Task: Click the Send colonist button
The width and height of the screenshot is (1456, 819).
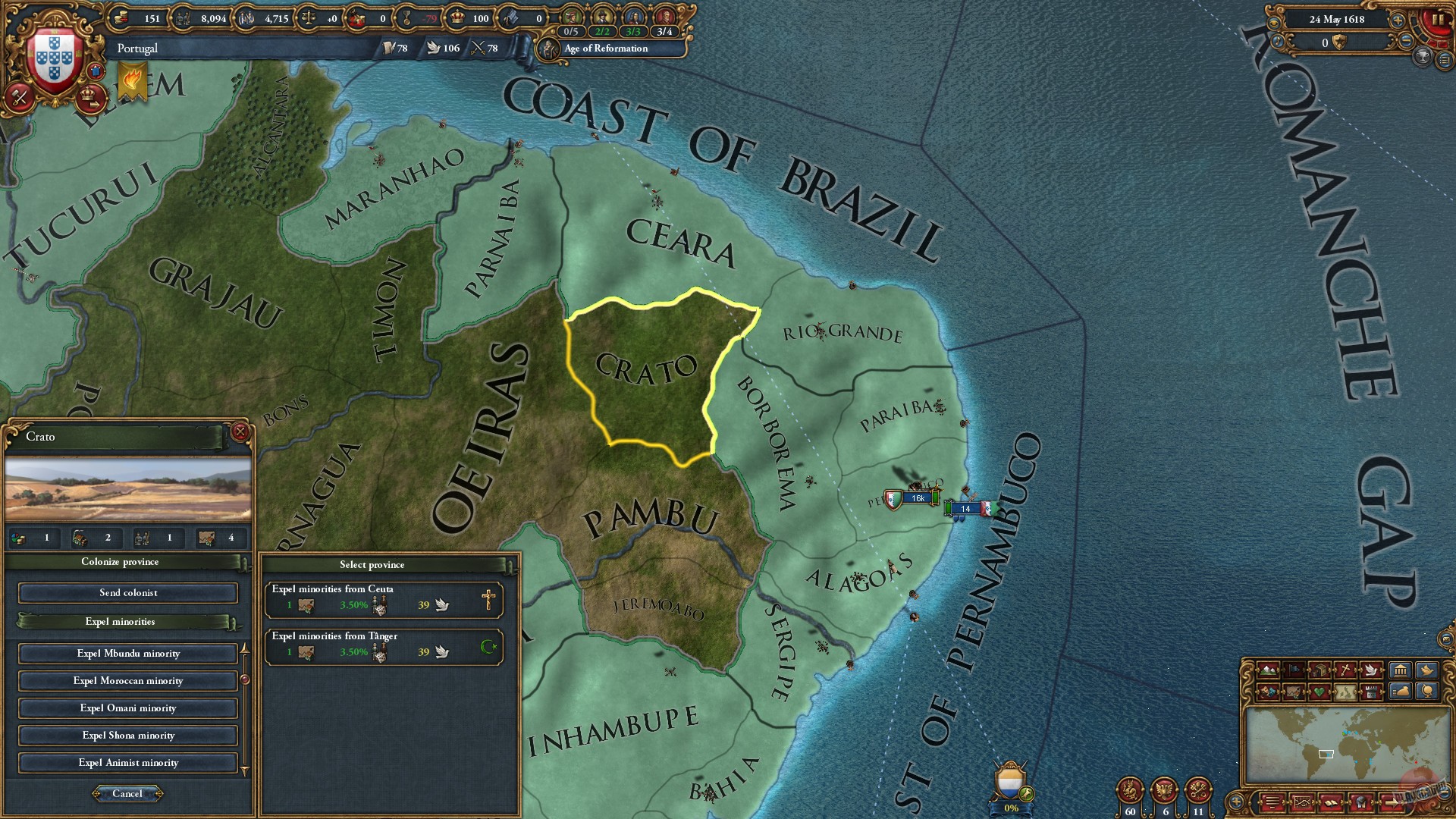Action: coord(128,593)
